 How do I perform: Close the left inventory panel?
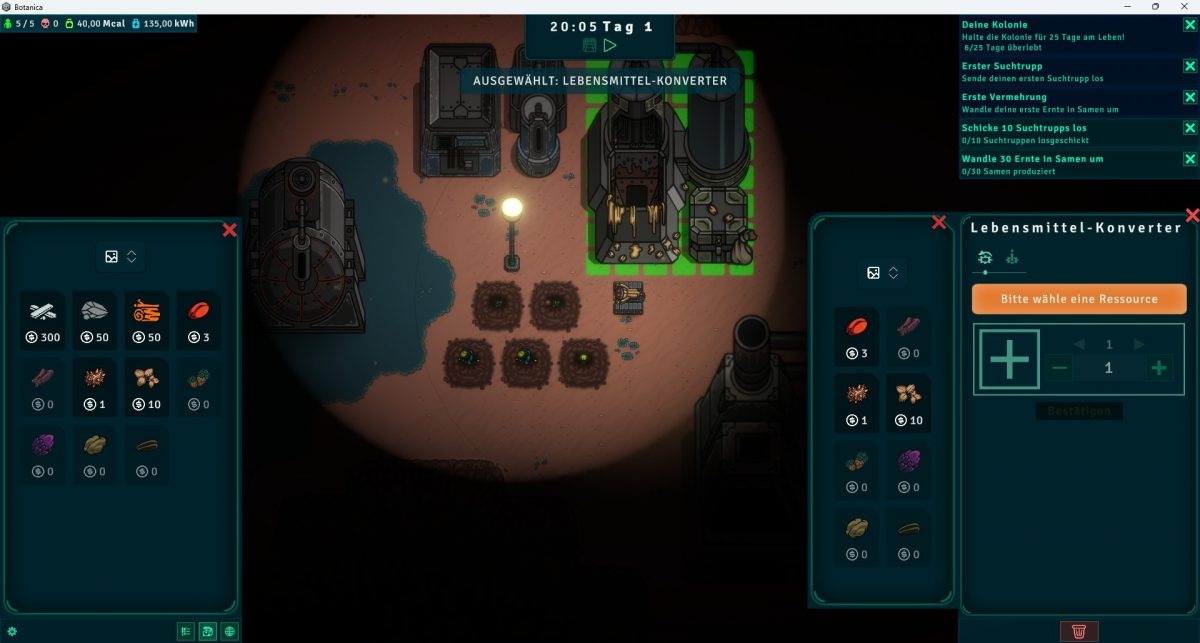point(229,230)
